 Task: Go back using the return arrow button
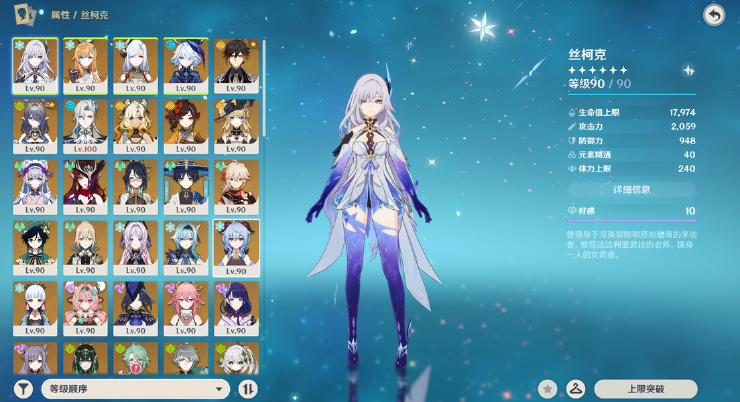[x=713, y=15]
